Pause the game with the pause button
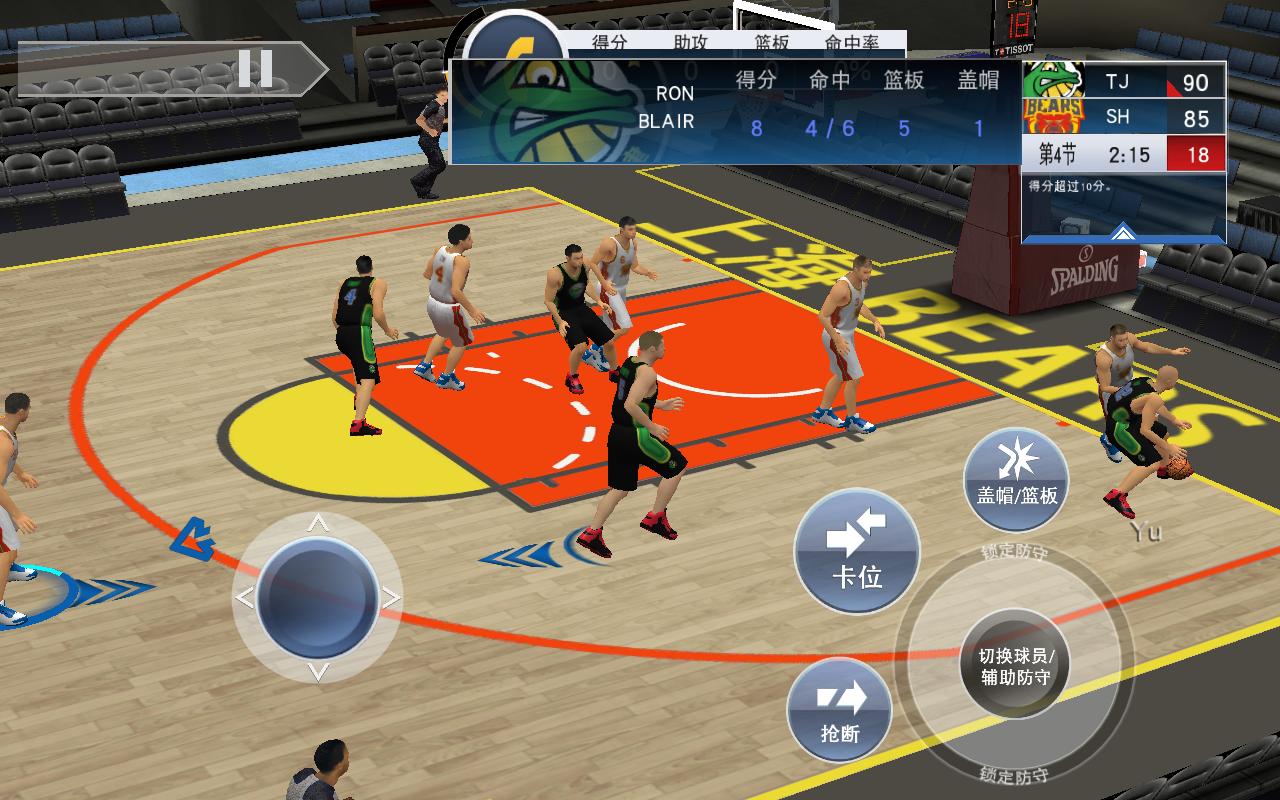Image resolution: width=1280 pixels, height=800 pixels. point(255,69)
